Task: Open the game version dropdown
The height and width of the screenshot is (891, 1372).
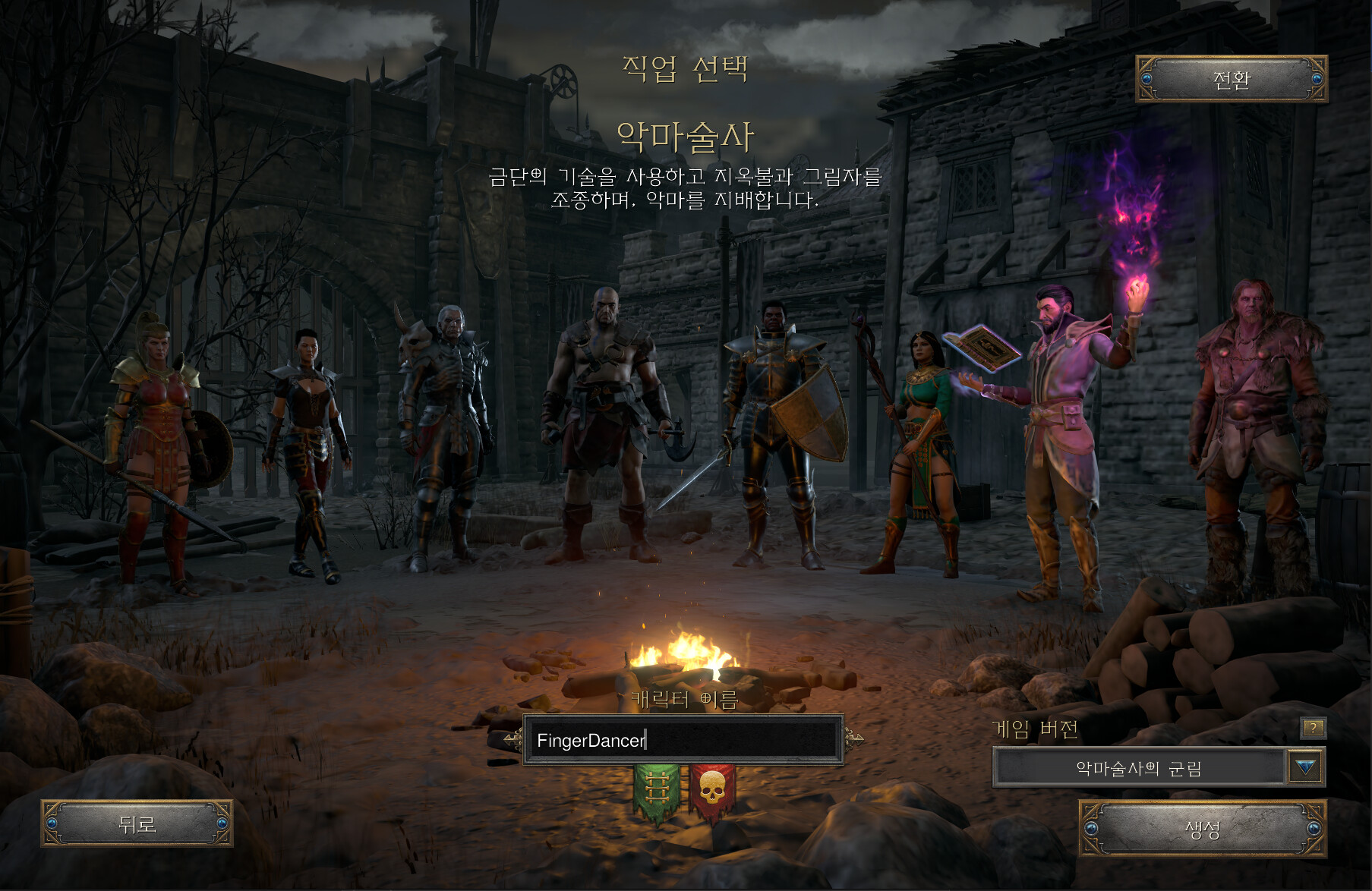Action: coord(1305,767)
